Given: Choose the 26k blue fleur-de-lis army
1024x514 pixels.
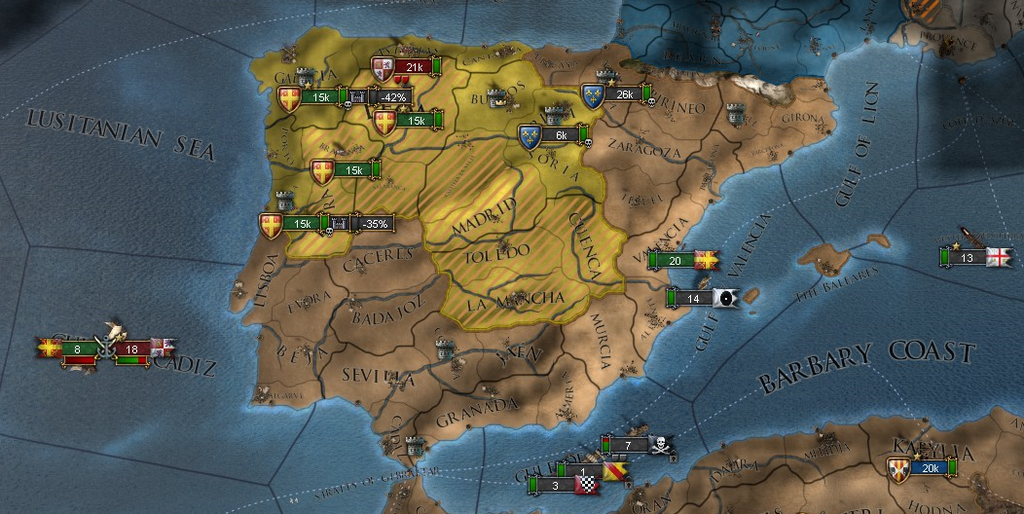Looking at the screenshot, I should [x=624, y=95].
